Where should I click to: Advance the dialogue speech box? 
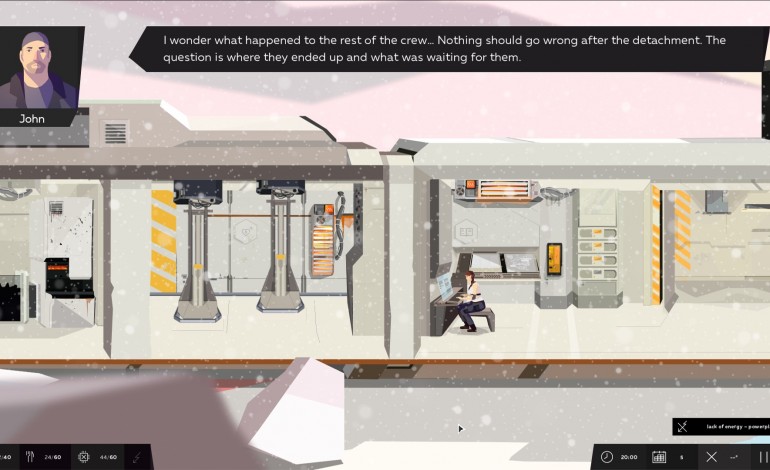tap(445, 48)
